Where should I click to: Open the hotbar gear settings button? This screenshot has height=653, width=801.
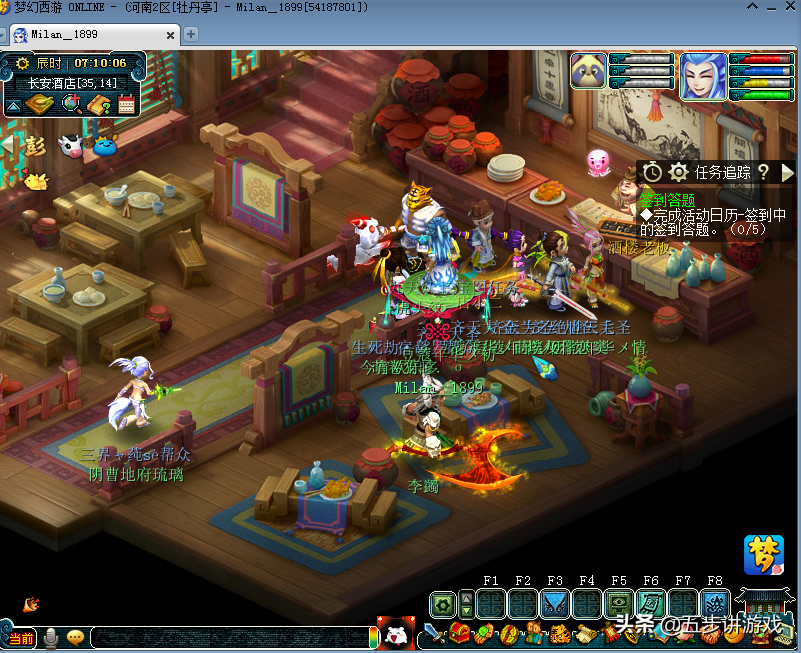click(x=443, y=604)
